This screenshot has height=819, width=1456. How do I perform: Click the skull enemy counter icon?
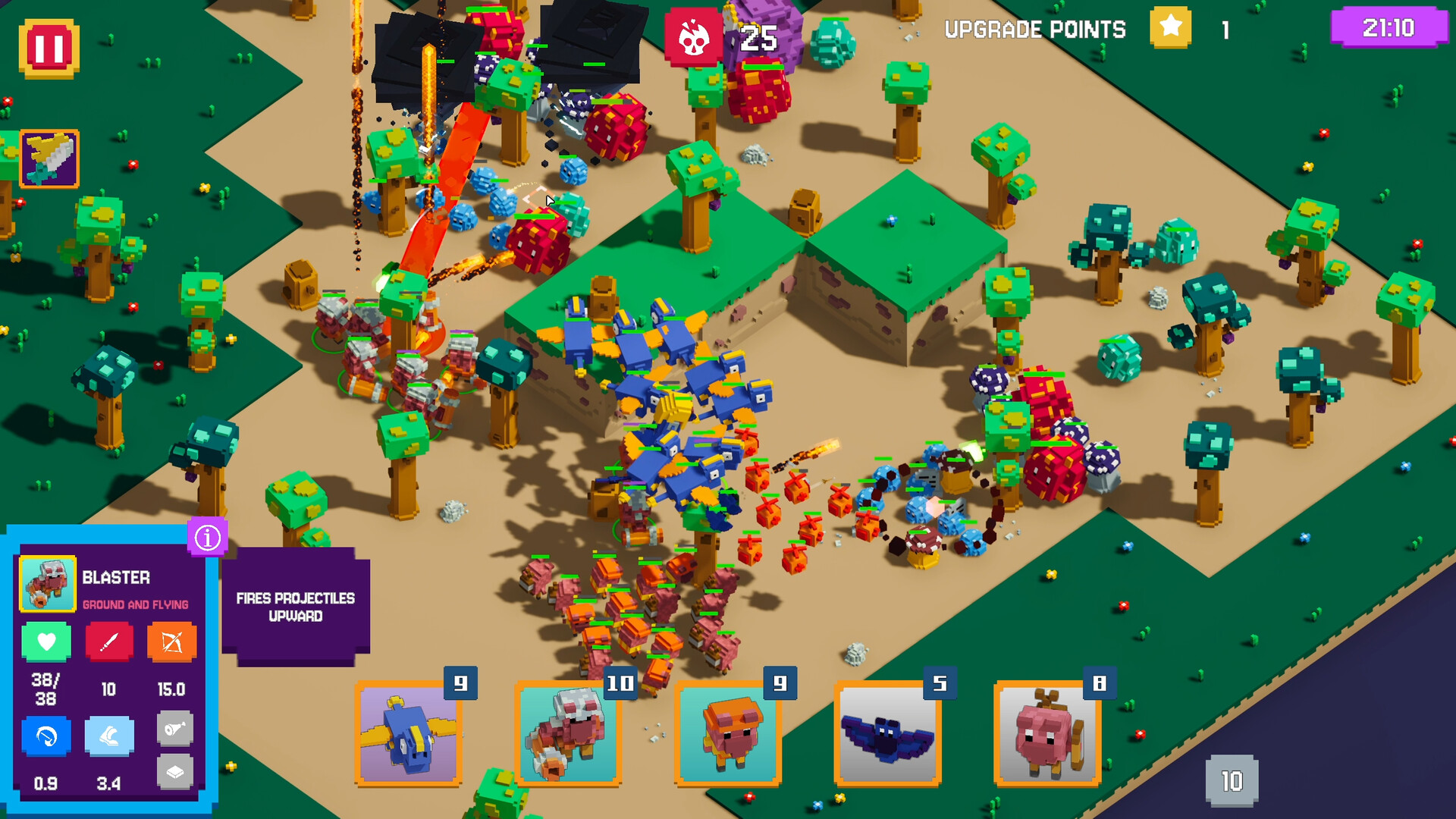coord(695,33)
